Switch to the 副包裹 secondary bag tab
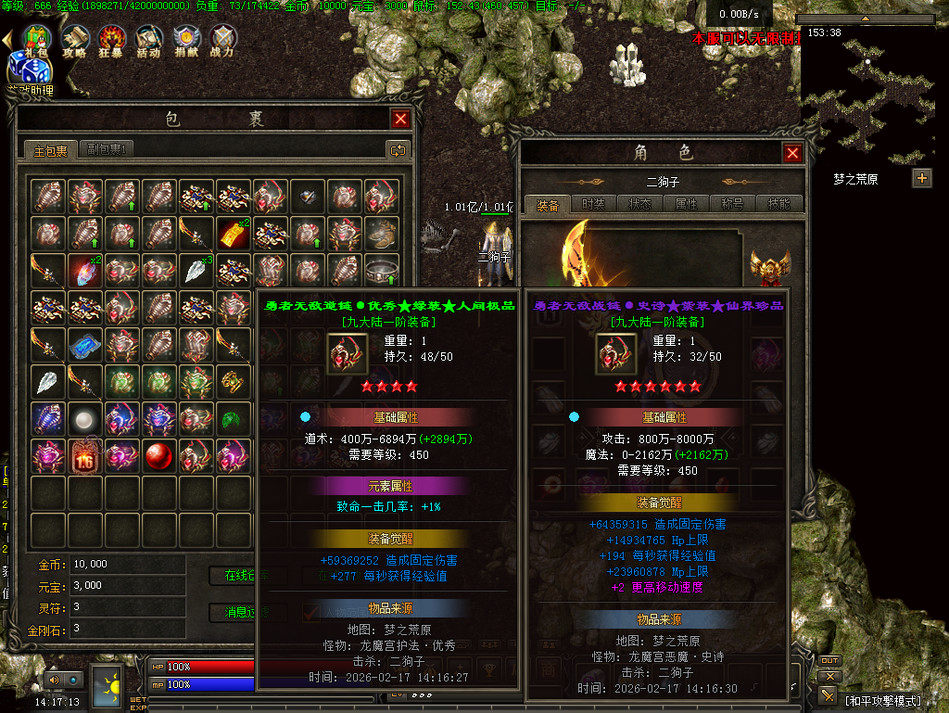Screen dimensions: 949x713 tap(104, 150)
